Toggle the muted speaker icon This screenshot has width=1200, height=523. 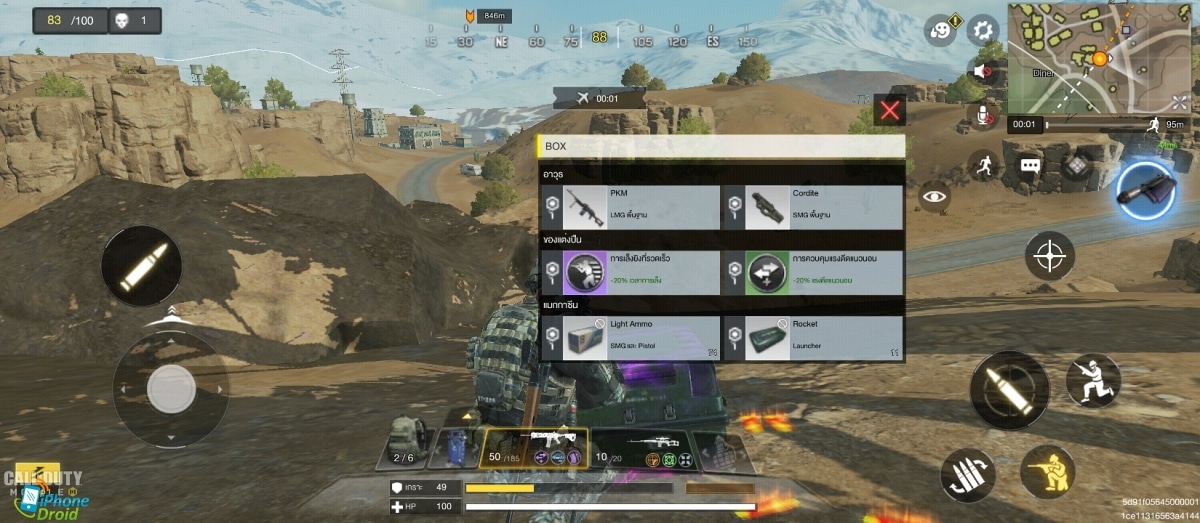[x=984, y=72]
